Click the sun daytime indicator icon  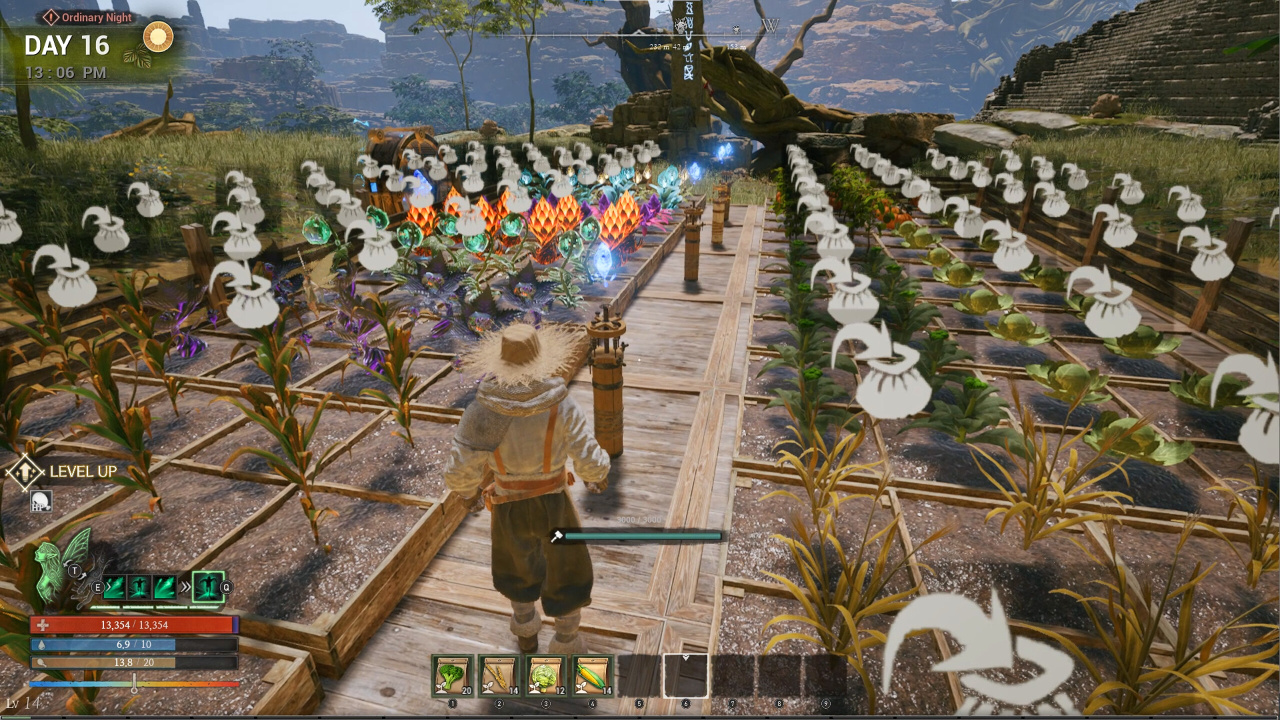tap(158, 38)
